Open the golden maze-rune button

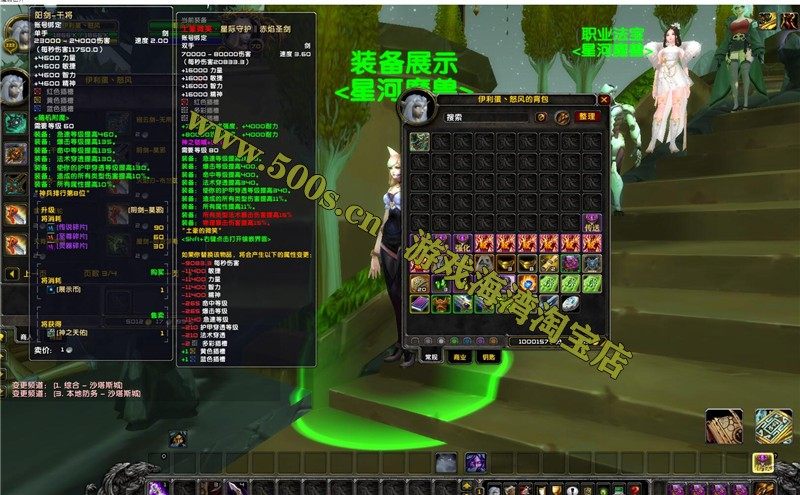click(772, 426)
